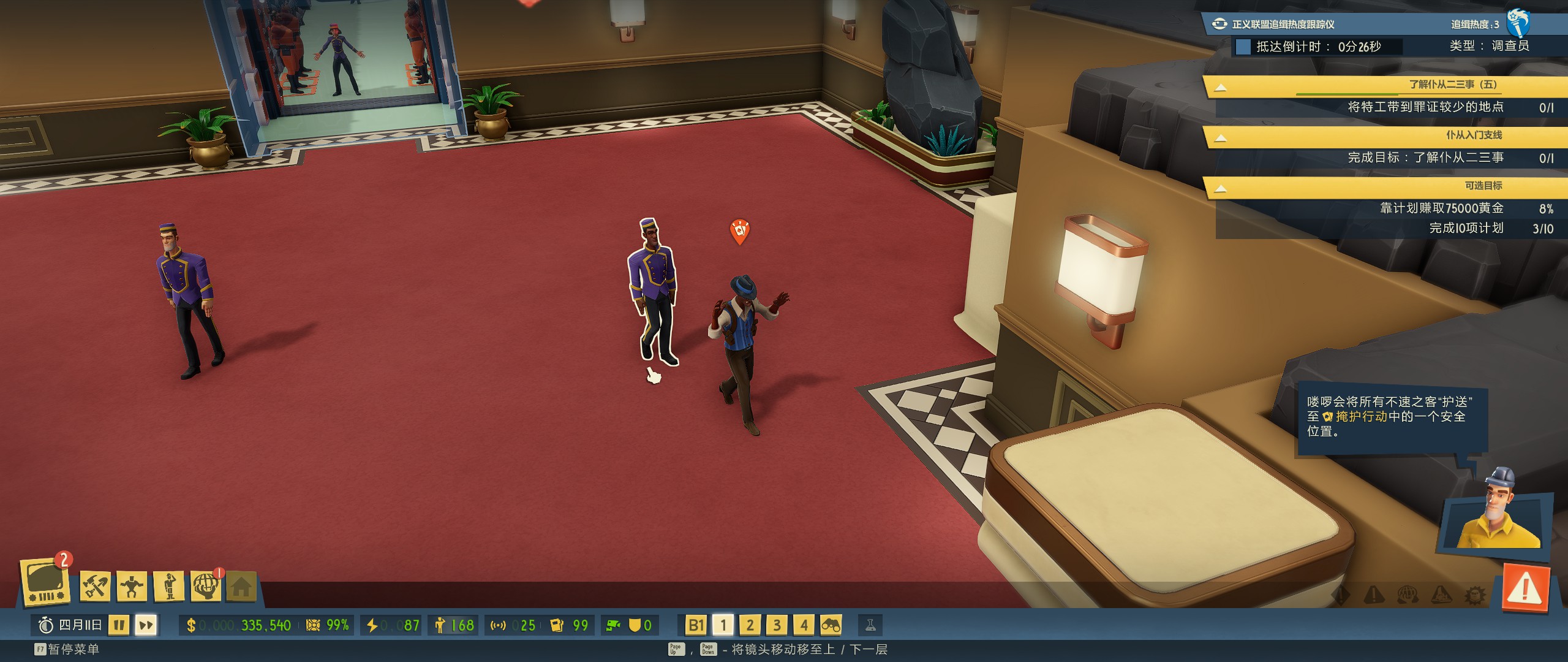Open the world stage globe icon
Image resolution: width=1568 pixels, height=662 pixels.
point(206,586)
